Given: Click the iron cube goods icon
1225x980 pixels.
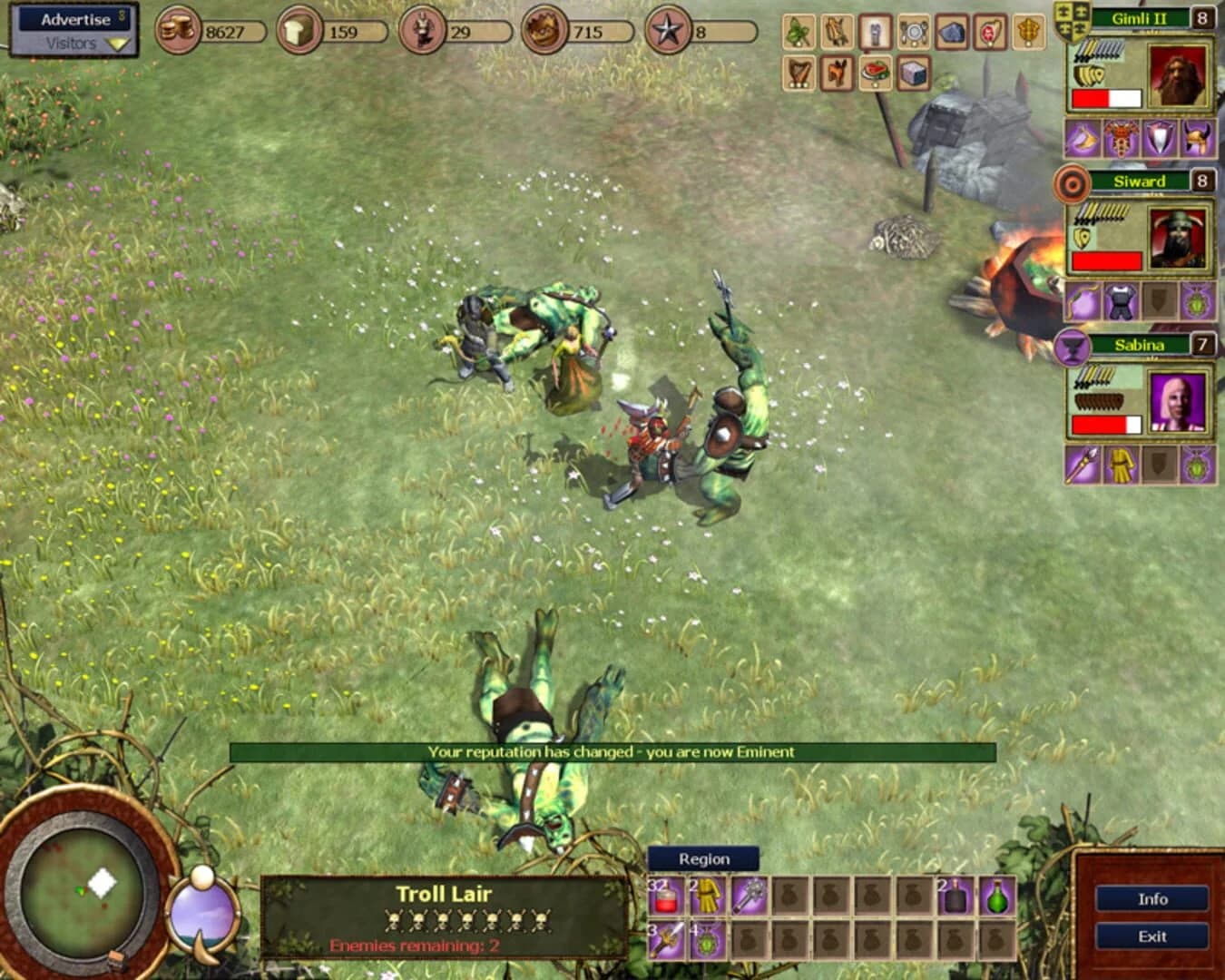Looking at the screenshot, I should click(x=914, y=74).
